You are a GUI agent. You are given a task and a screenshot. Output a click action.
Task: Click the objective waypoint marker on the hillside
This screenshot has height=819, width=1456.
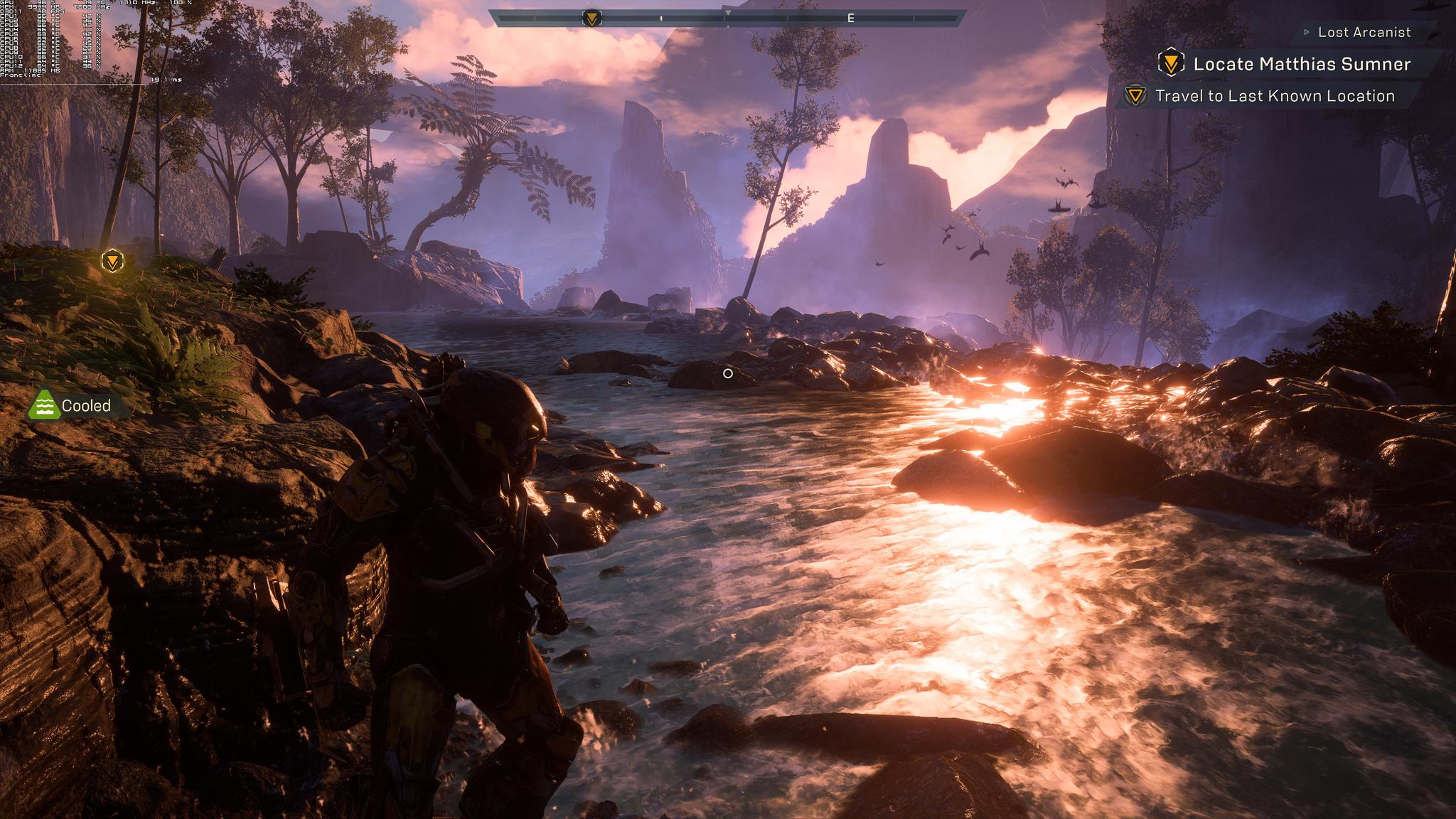pos(112,261)
